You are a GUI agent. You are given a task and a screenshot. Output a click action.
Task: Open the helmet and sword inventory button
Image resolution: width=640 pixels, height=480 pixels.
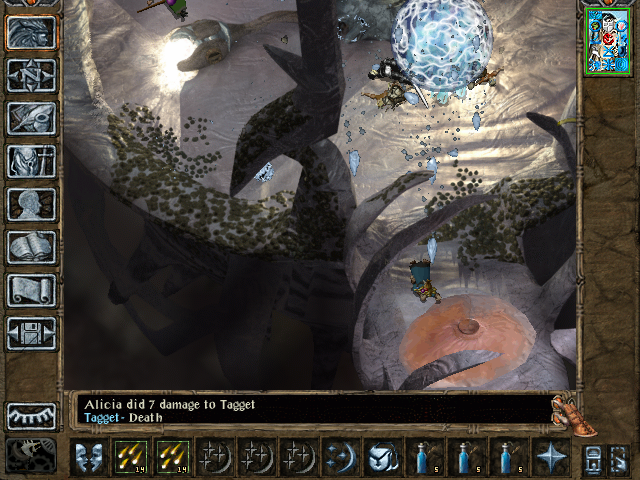31,118
